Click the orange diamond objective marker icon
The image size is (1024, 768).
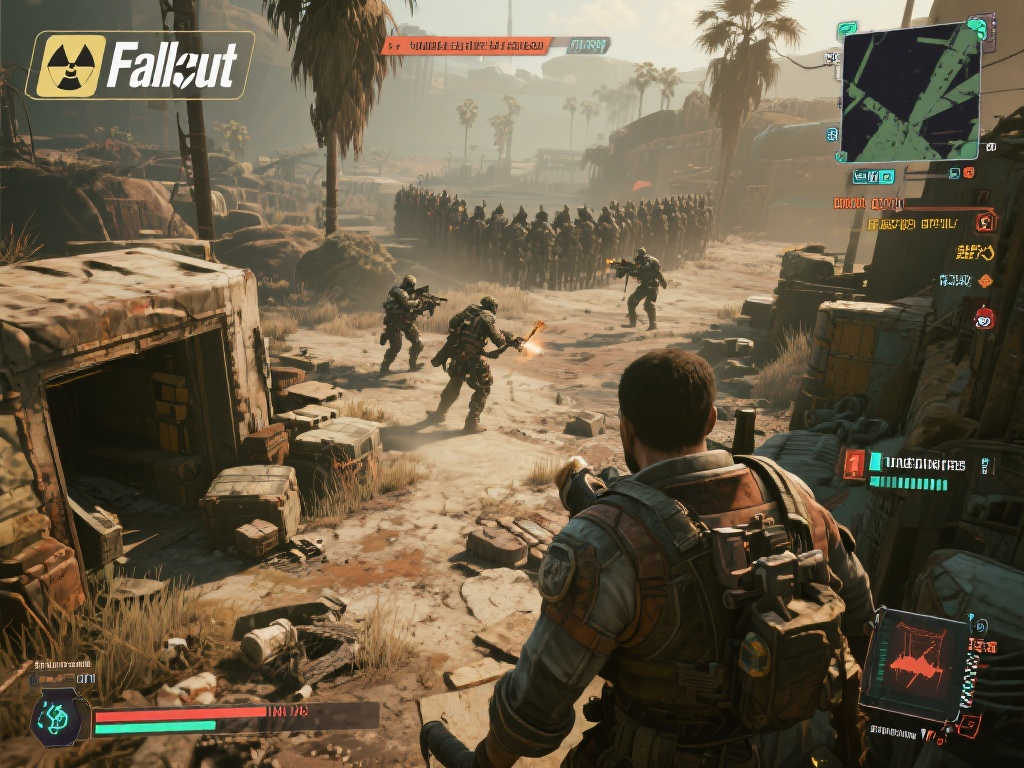coord(985,281)
